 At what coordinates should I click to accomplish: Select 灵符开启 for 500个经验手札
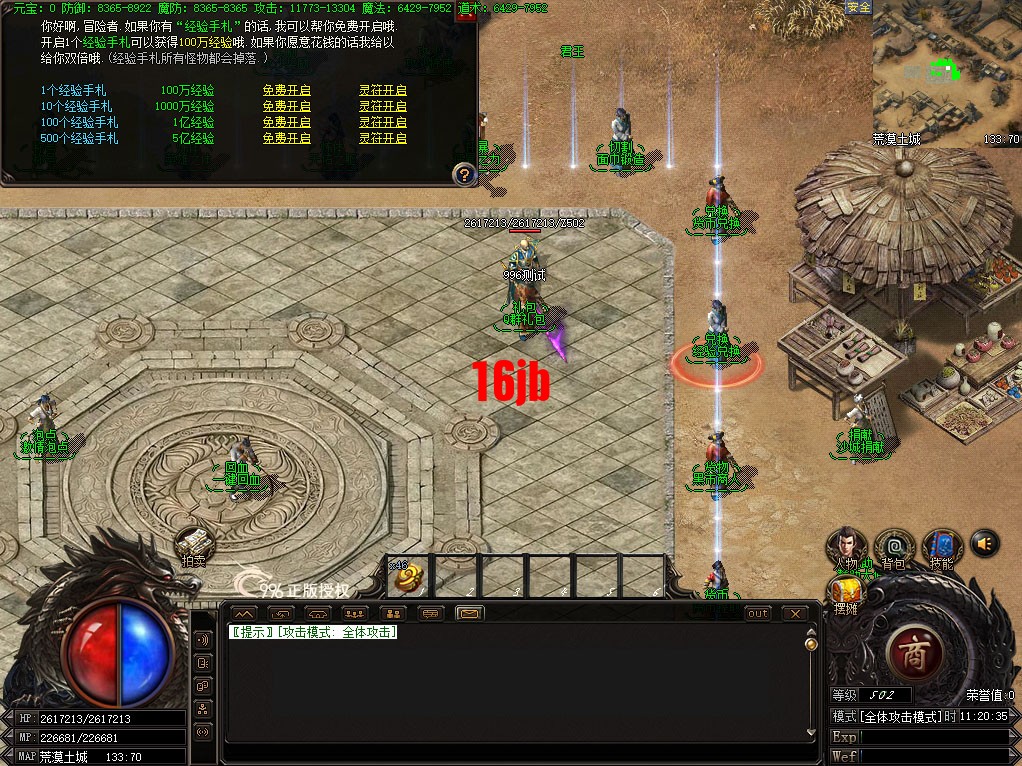(383, 138)
